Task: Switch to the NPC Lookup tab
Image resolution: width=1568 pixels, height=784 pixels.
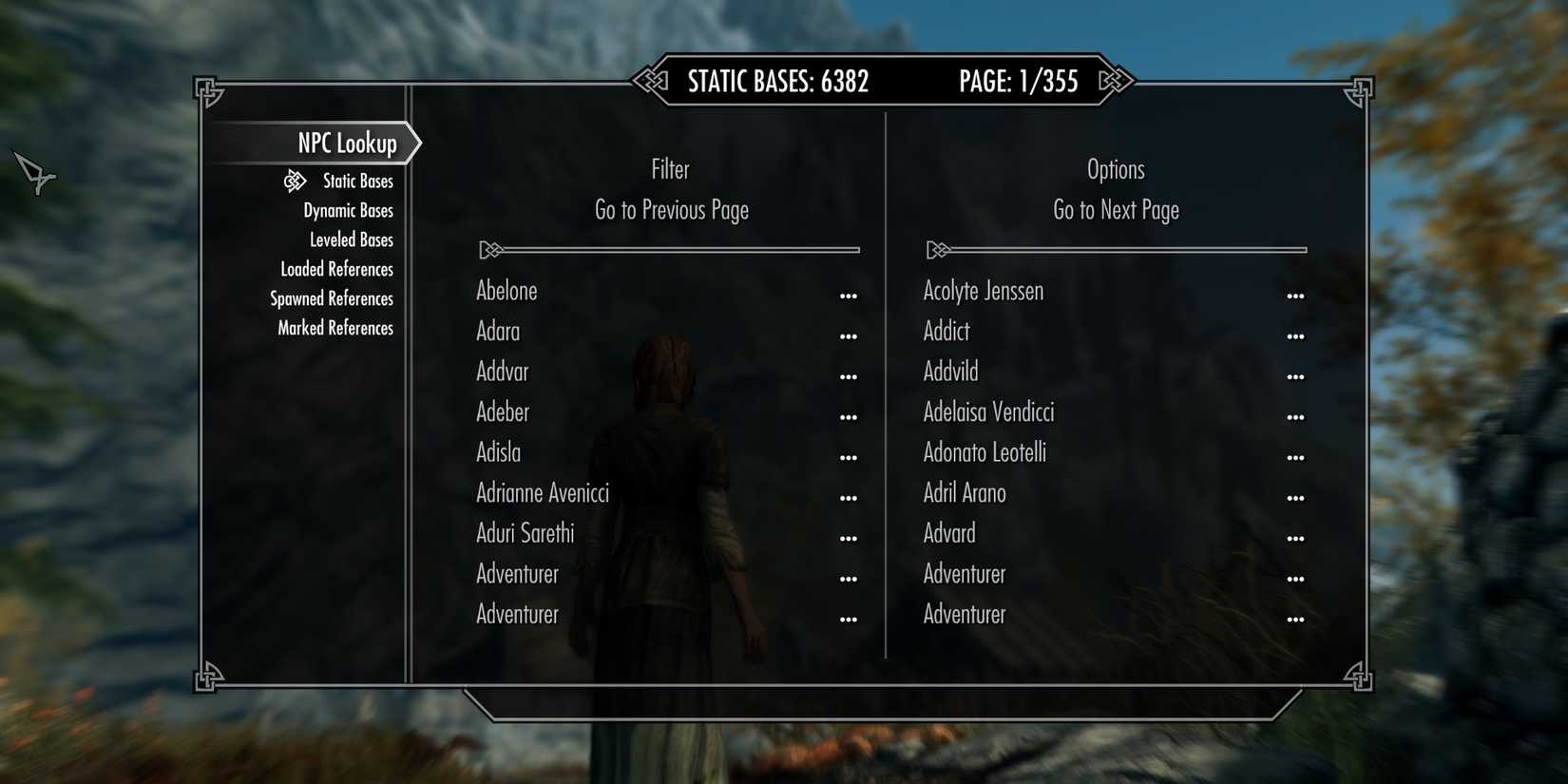Action: tap(346, 143)
